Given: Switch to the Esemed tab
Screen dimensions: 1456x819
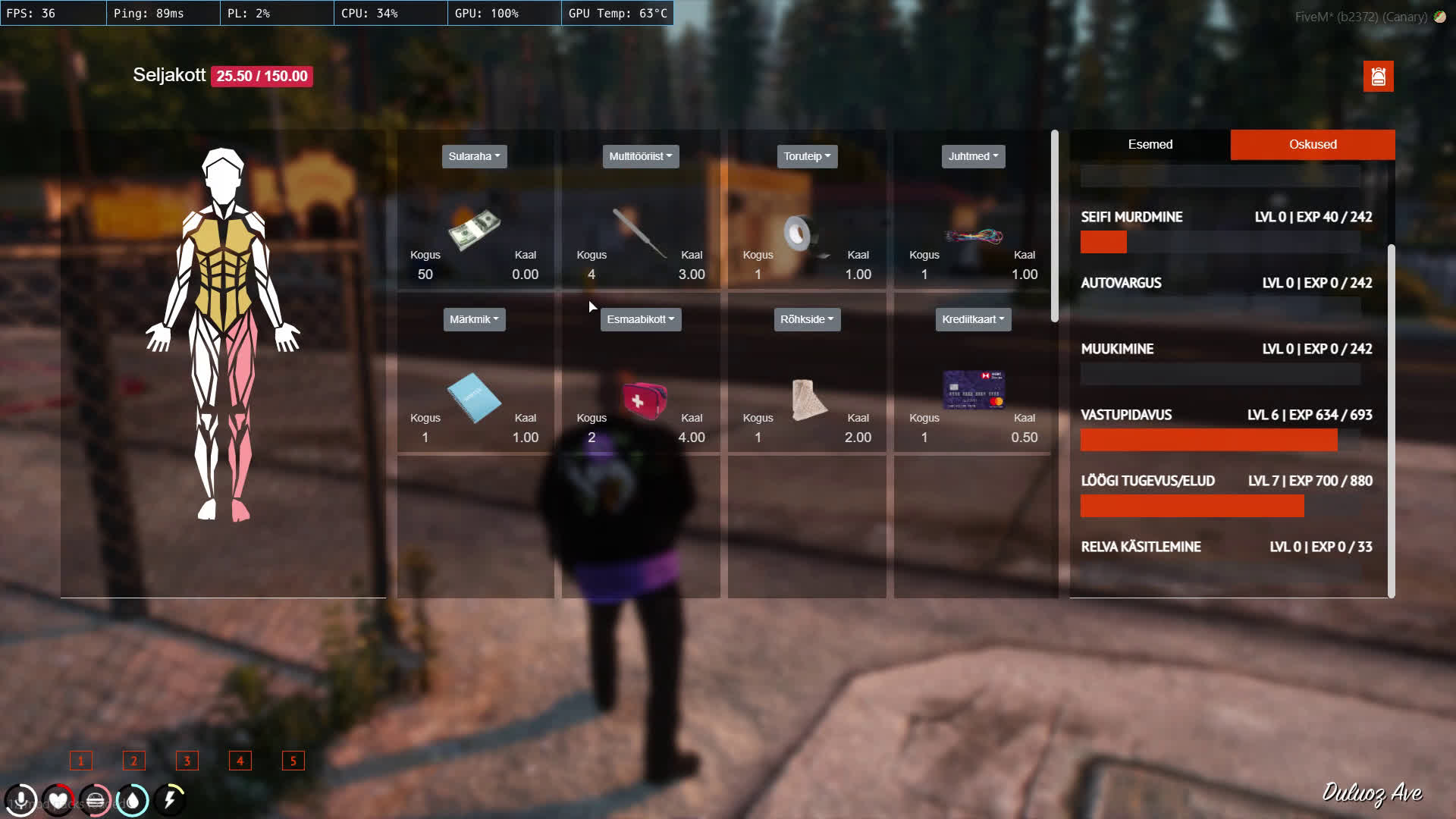Looking at the screenshot, I should 1150,144.
